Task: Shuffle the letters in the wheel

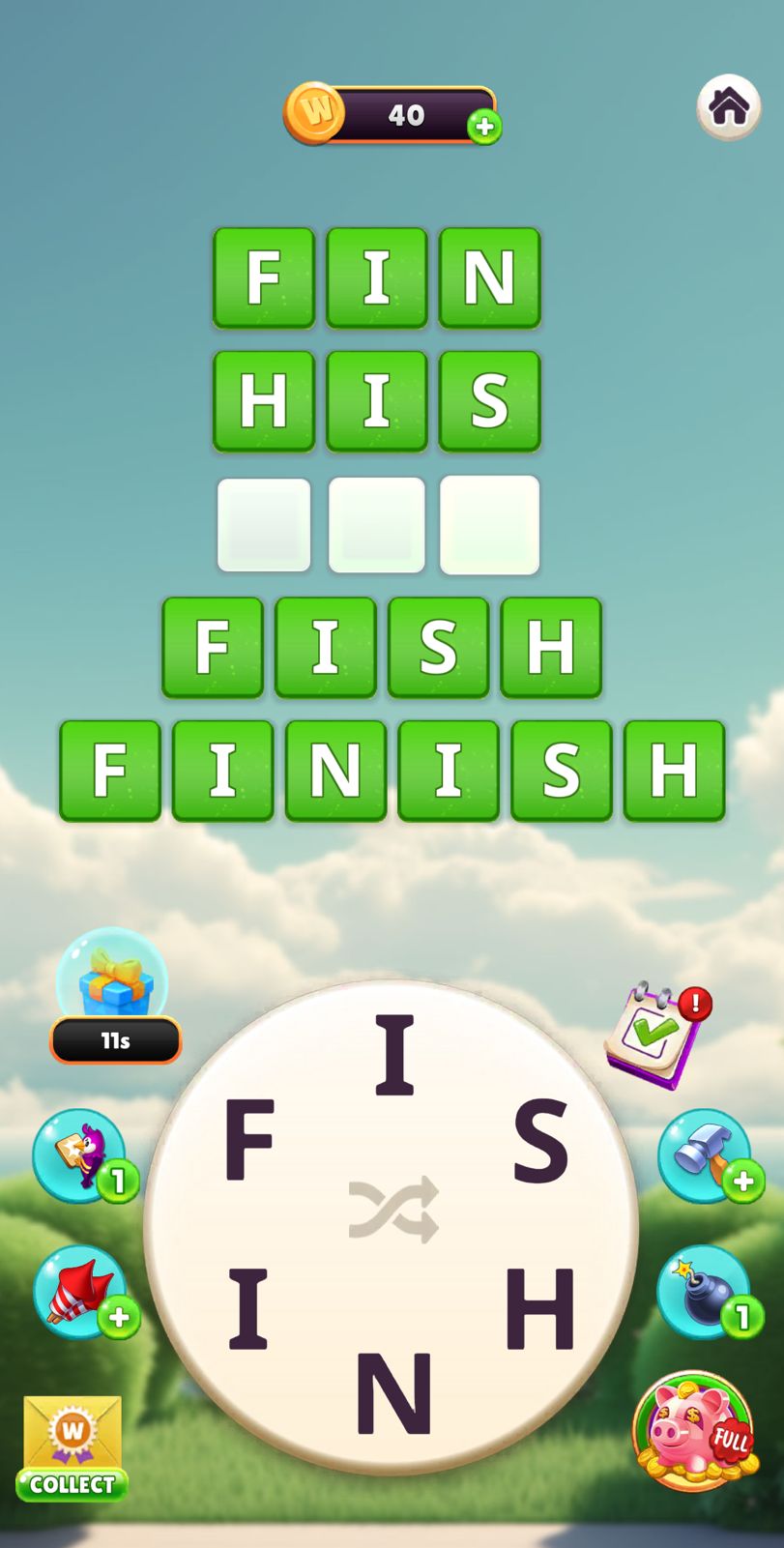Action: click(393, 1209)
